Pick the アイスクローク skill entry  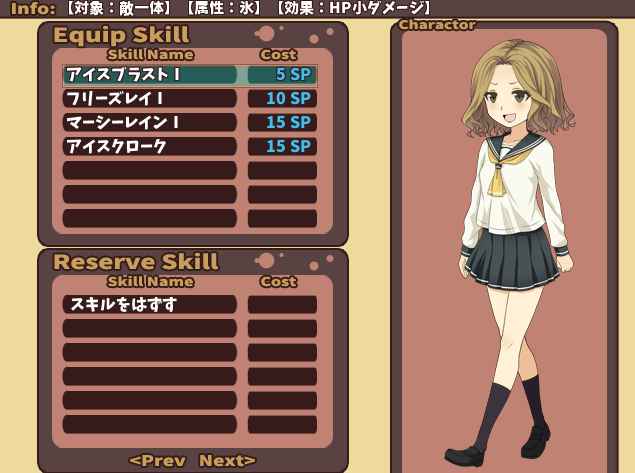point(150,146)
